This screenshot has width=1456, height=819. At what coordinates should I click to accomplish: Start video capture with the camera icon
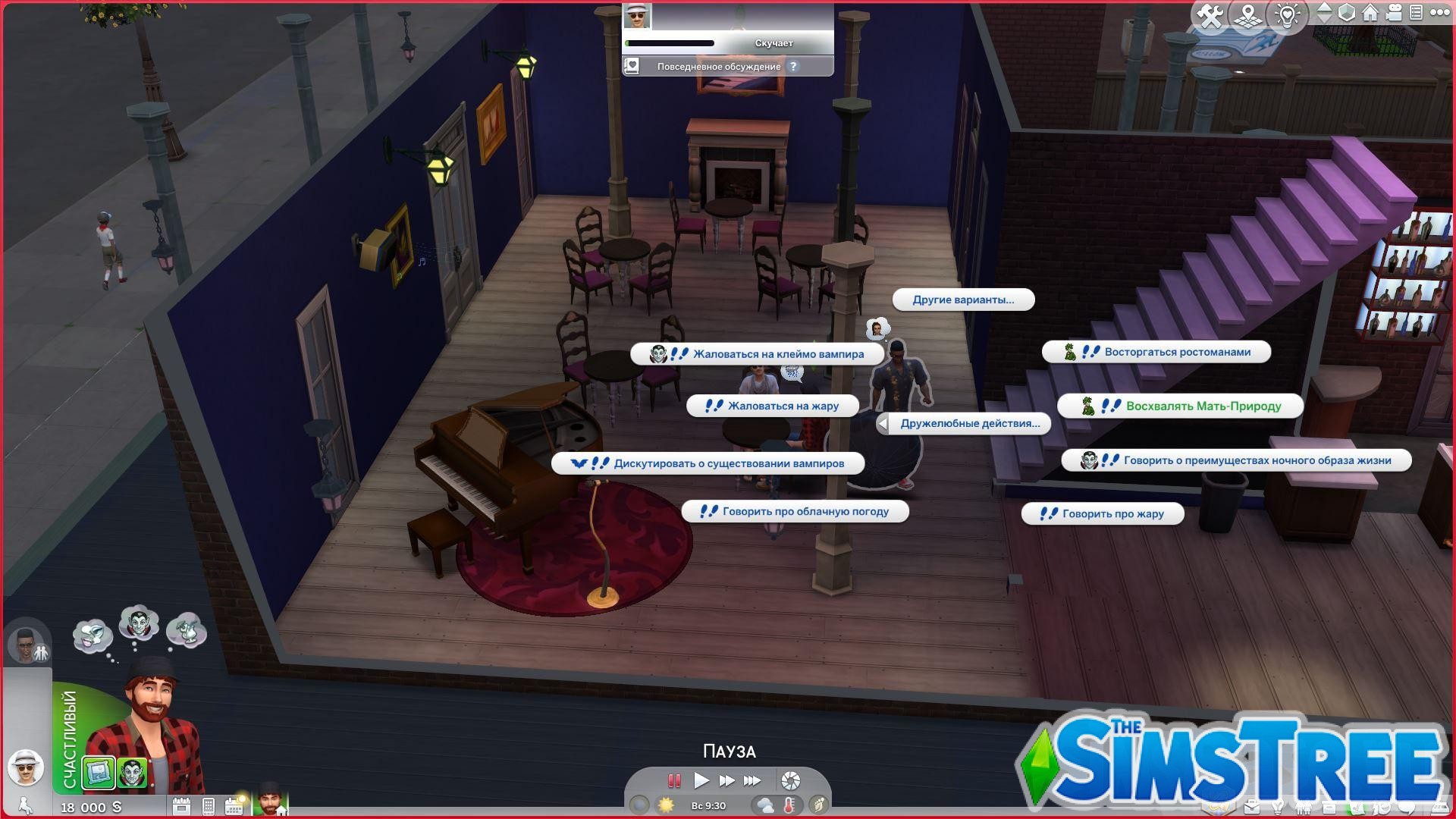point(1394,12)
